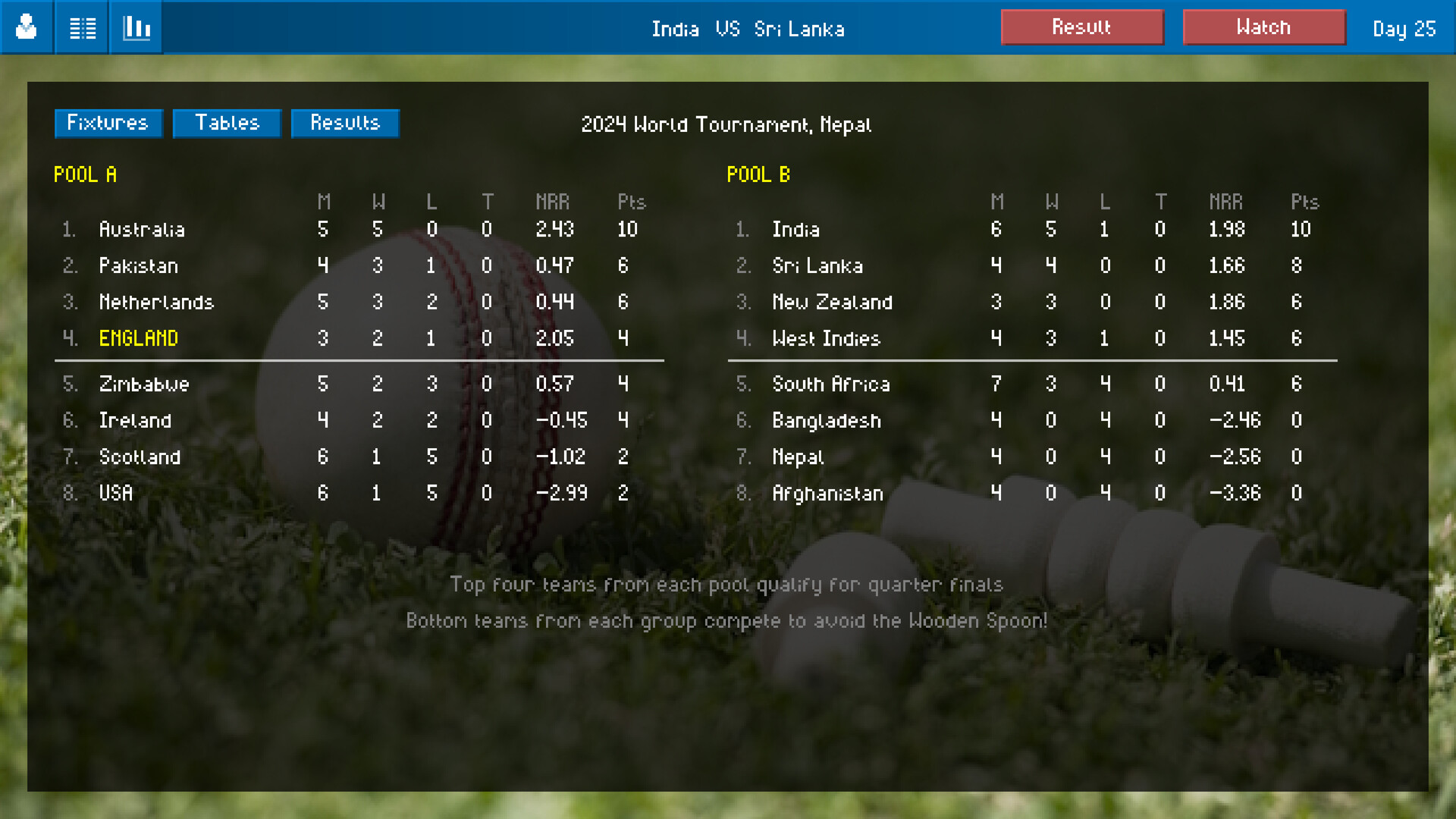This screenshot has height=819, width=1456.
Task: Open the scorecard list view icon
Action: click(x=81, y=27)
